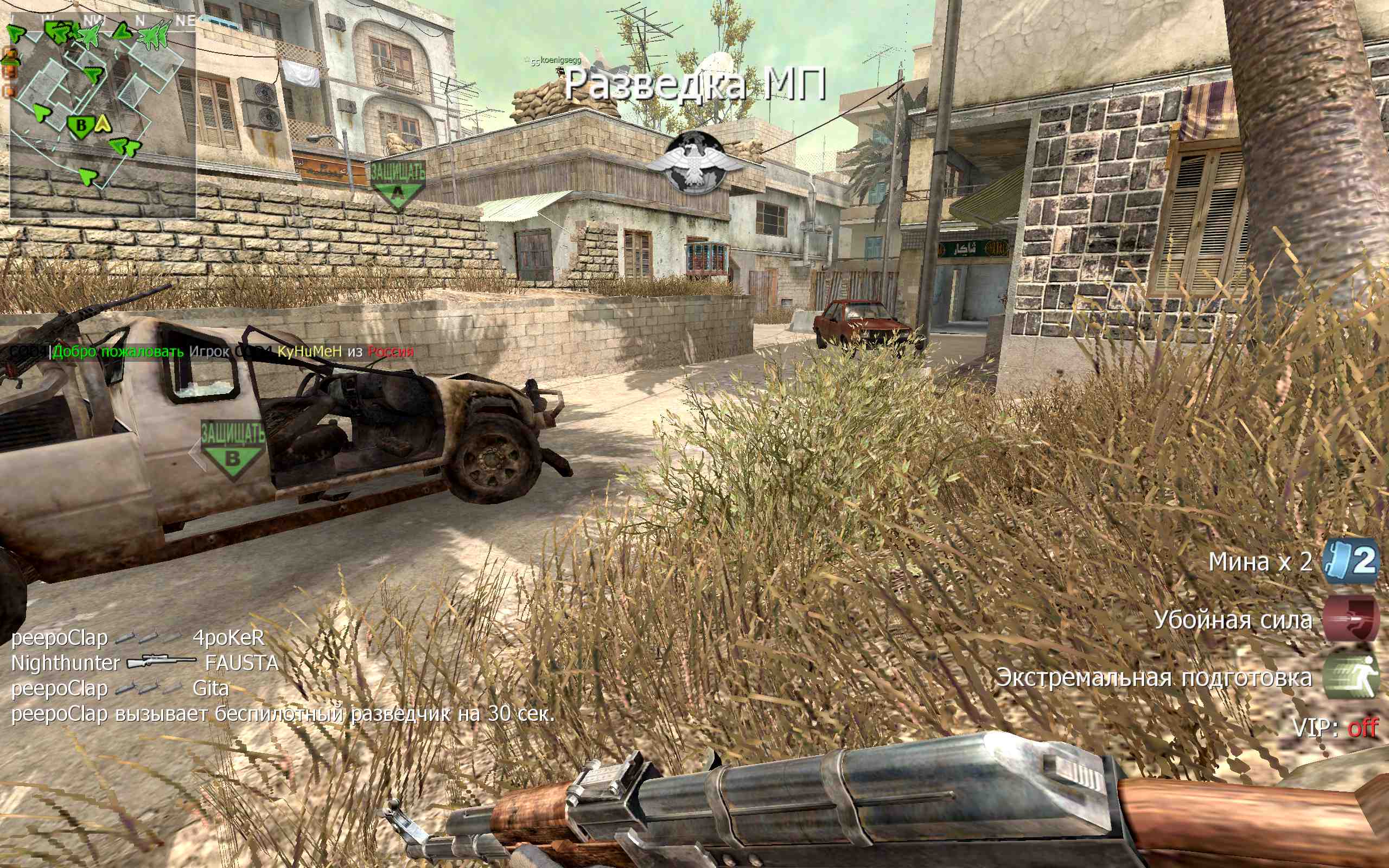Select the yellow A flag on minimap
Screen dimensions: 1389x868
coord(102,124)
